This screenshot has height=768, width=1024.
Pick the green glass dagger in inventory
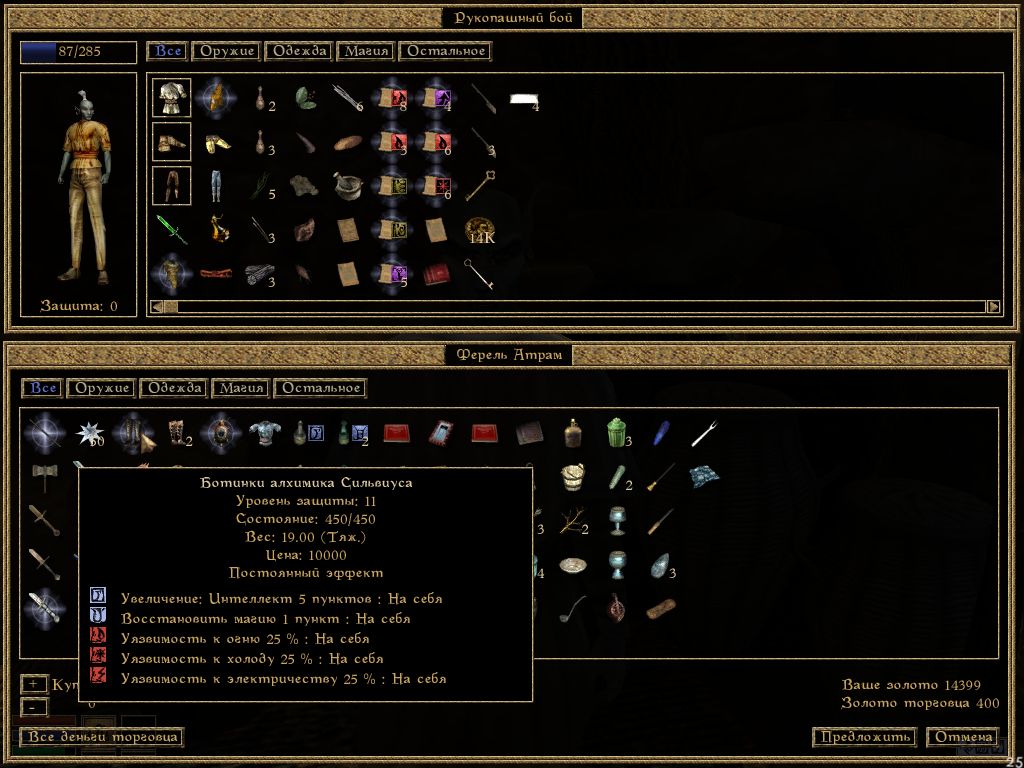coord(171,229)
